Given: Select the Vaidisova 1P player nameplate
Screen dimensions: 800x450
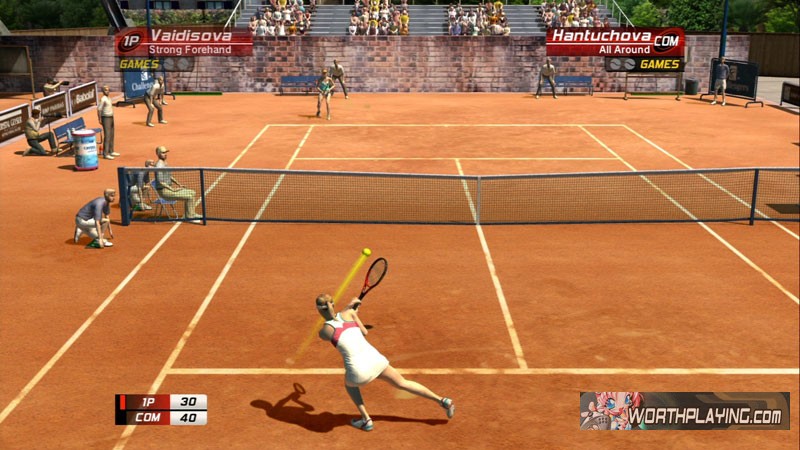Looking at the screenshot, I should tap(184, 41).
